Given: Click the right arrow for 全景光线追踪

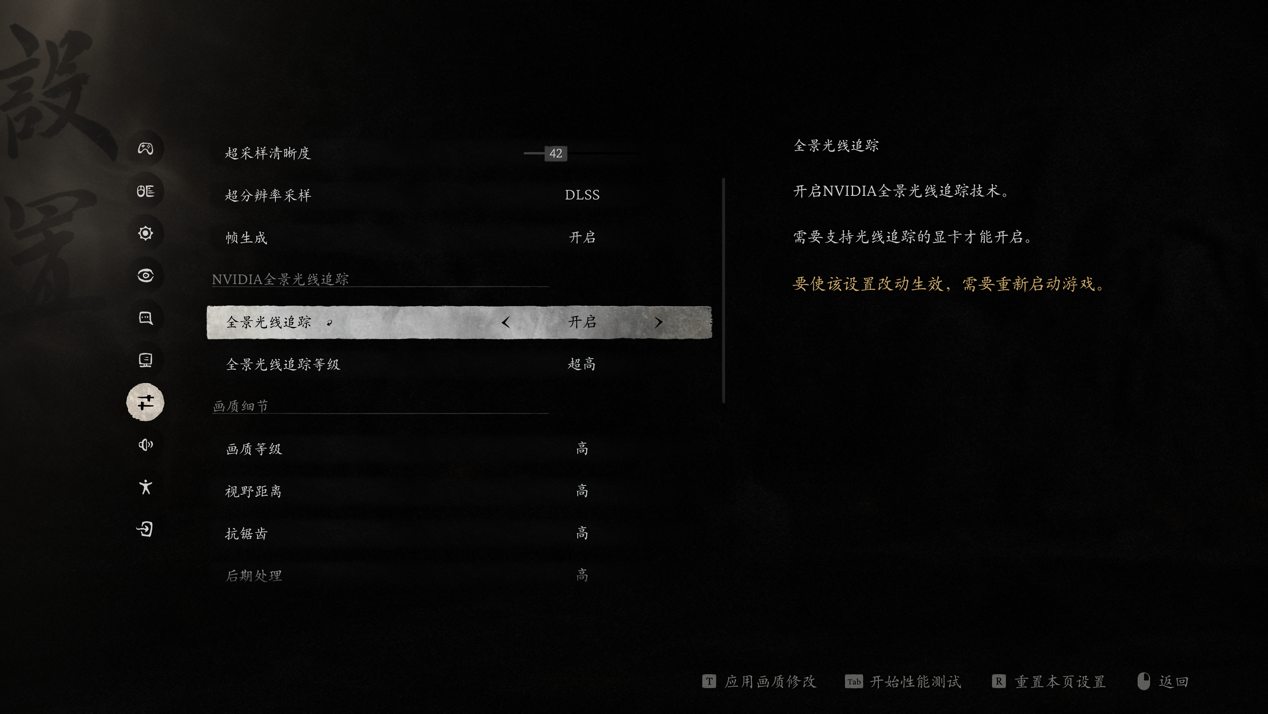Looking at the screenshot, I should 658,322.
